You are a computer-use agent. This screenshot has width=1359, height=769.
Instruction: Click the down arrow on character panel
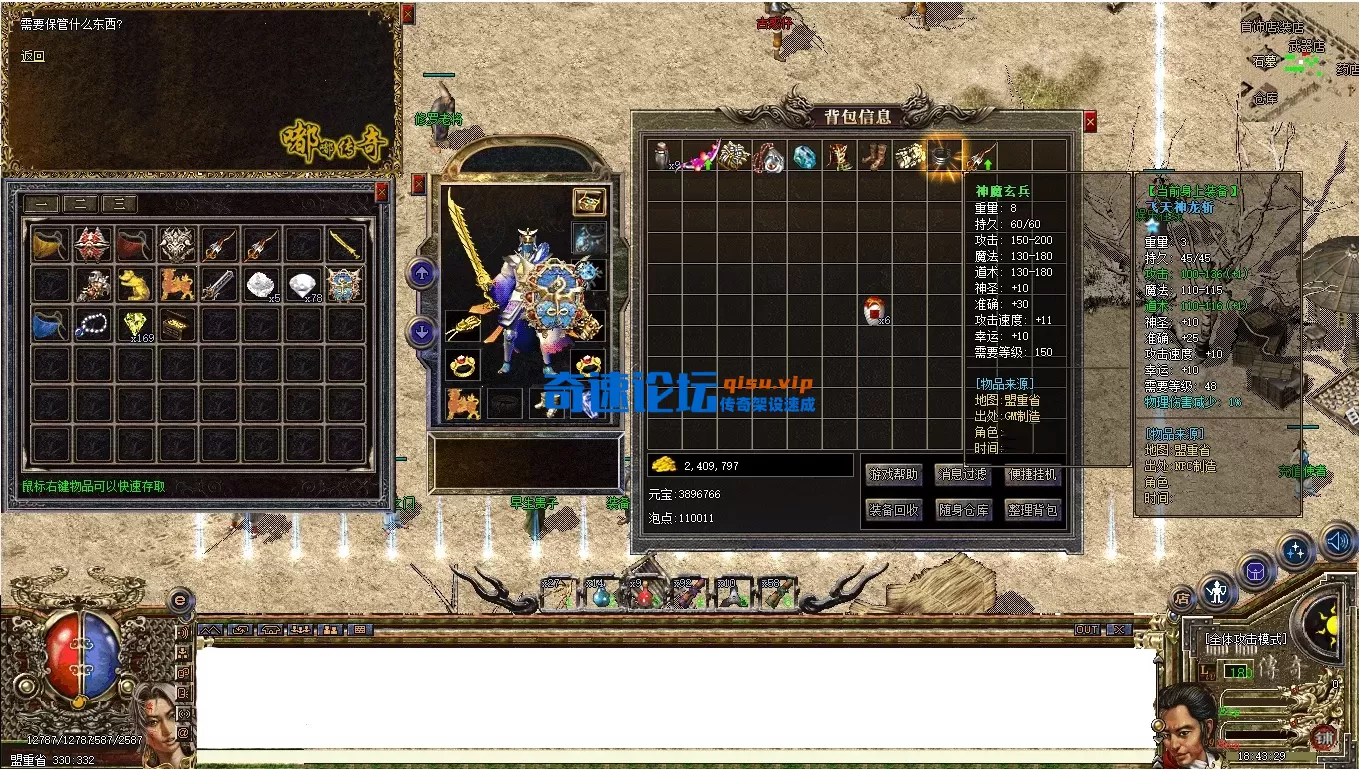tap(422, 332)
